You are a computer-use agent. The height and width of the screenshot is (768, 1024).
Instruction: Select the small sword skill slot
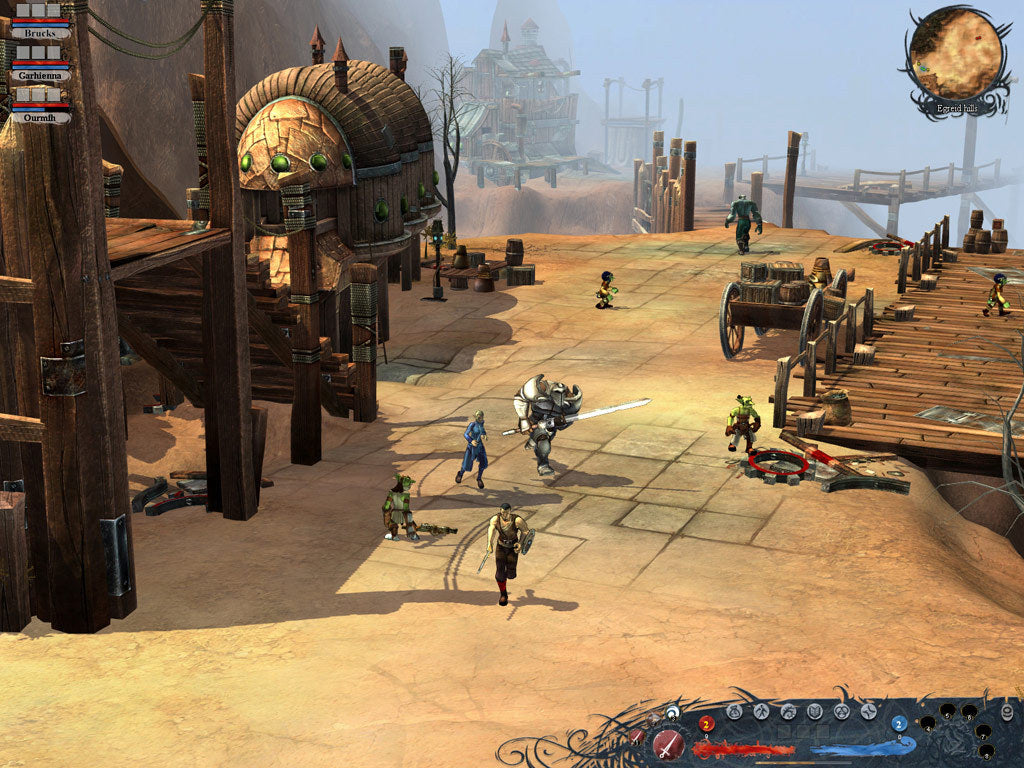click(637, 736)
